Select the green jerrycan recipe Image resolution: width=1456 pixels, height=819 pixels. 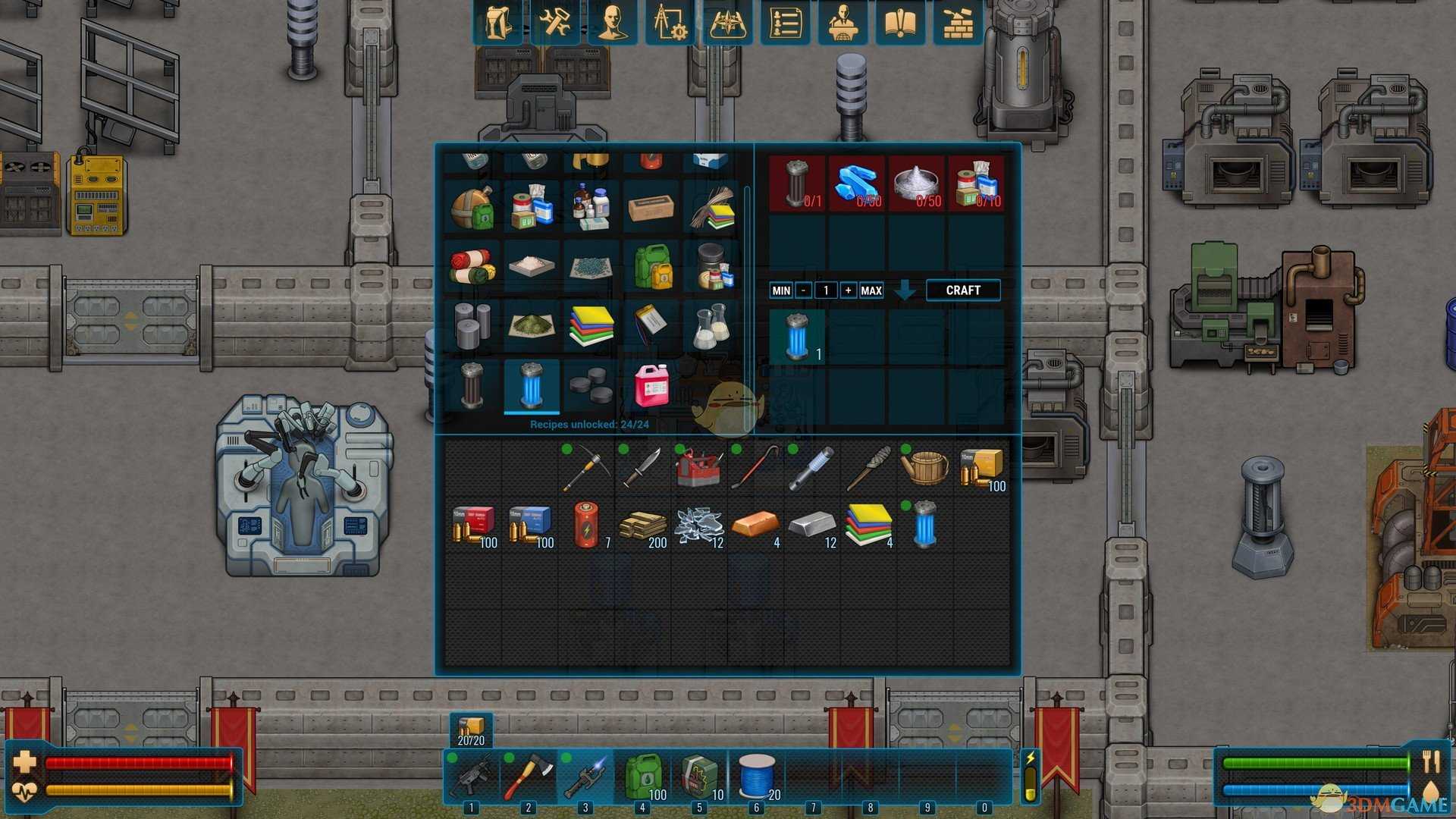(x=651, y=266)
